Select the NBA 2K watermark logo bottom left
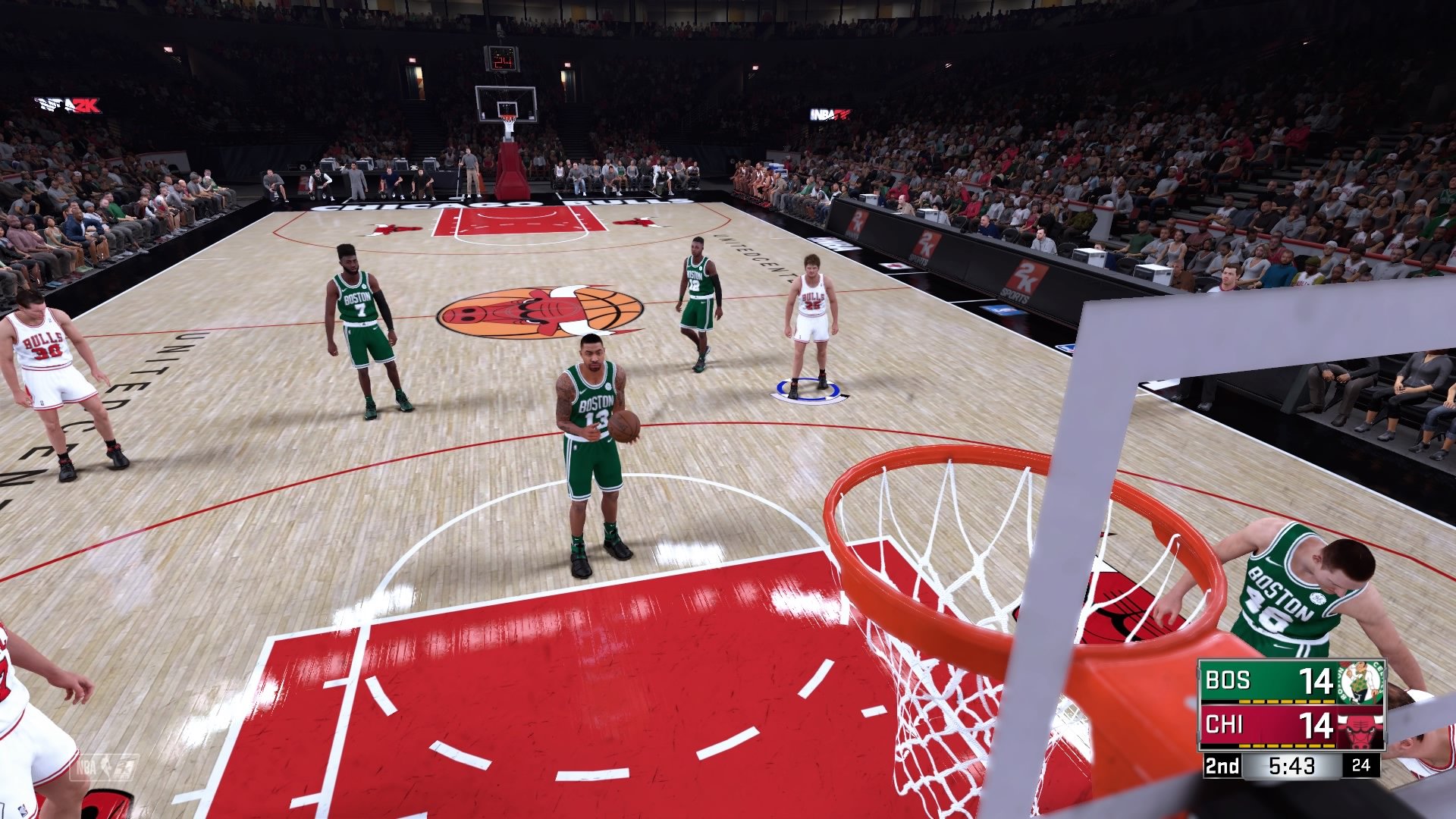 105,767
